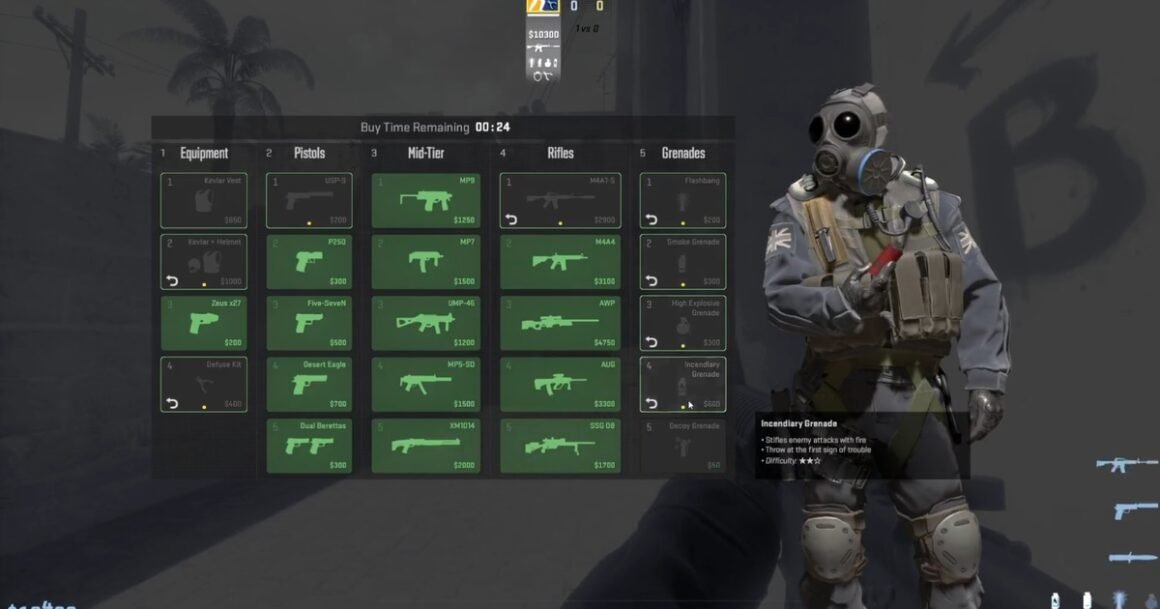Buy the Zeus x27 taser
1160x609 pixels.
click(x=203, y=323)
